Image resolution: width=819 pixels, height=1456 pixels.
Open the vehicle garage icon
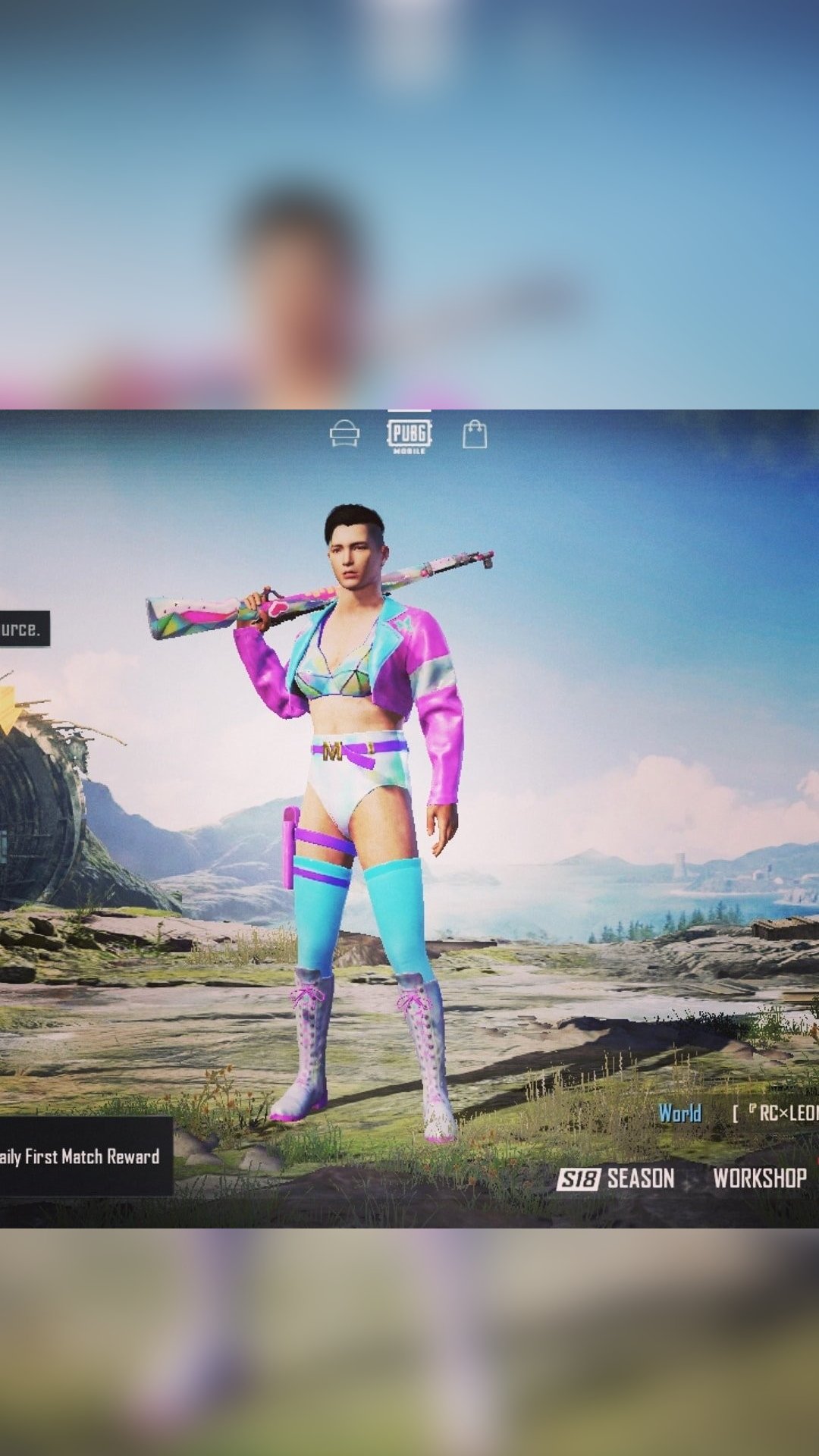click(344, 435)
